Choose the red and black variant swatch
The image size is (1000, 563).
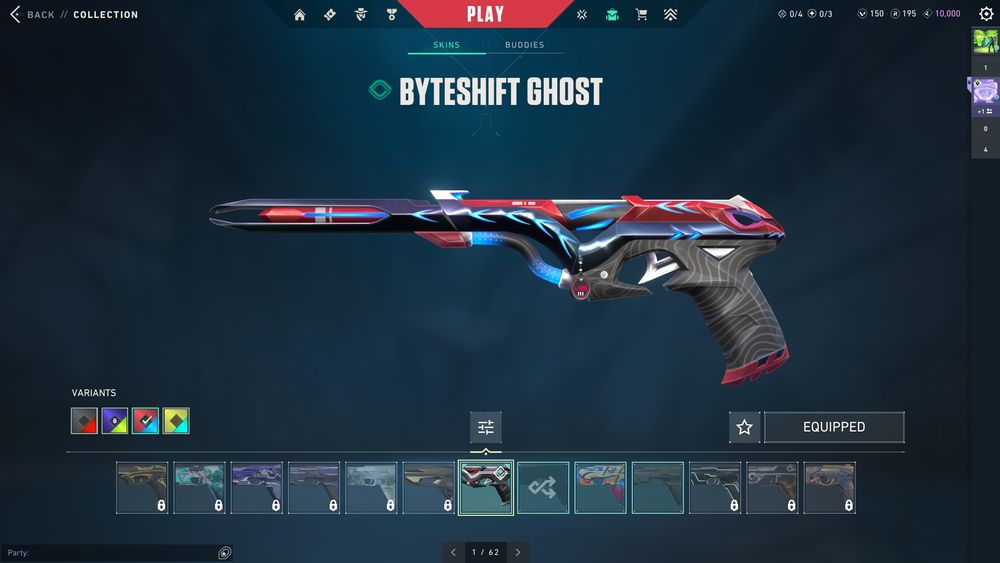[84, 421]
